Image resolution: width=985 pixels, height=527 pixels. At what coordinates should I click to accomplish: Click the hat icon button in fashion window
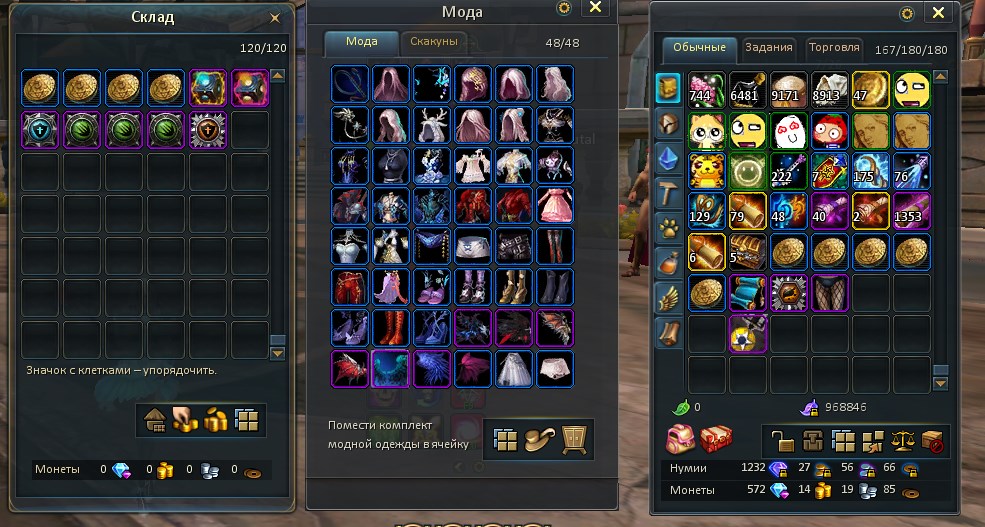pyautogui.click(x=541, y=438)
